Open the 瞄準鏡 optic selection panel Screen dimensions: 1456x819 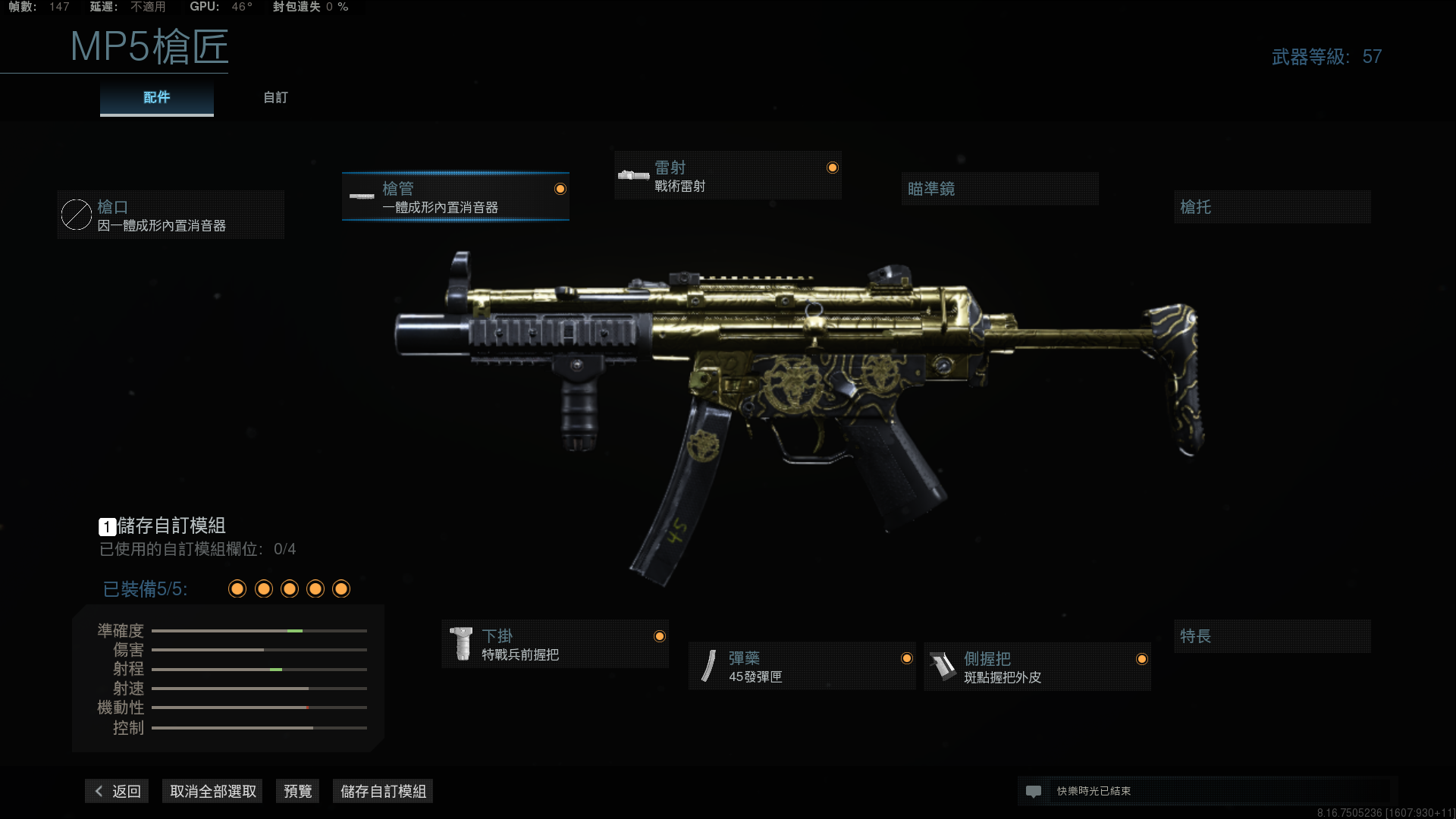pyautogui.click(x=999, y=189)
